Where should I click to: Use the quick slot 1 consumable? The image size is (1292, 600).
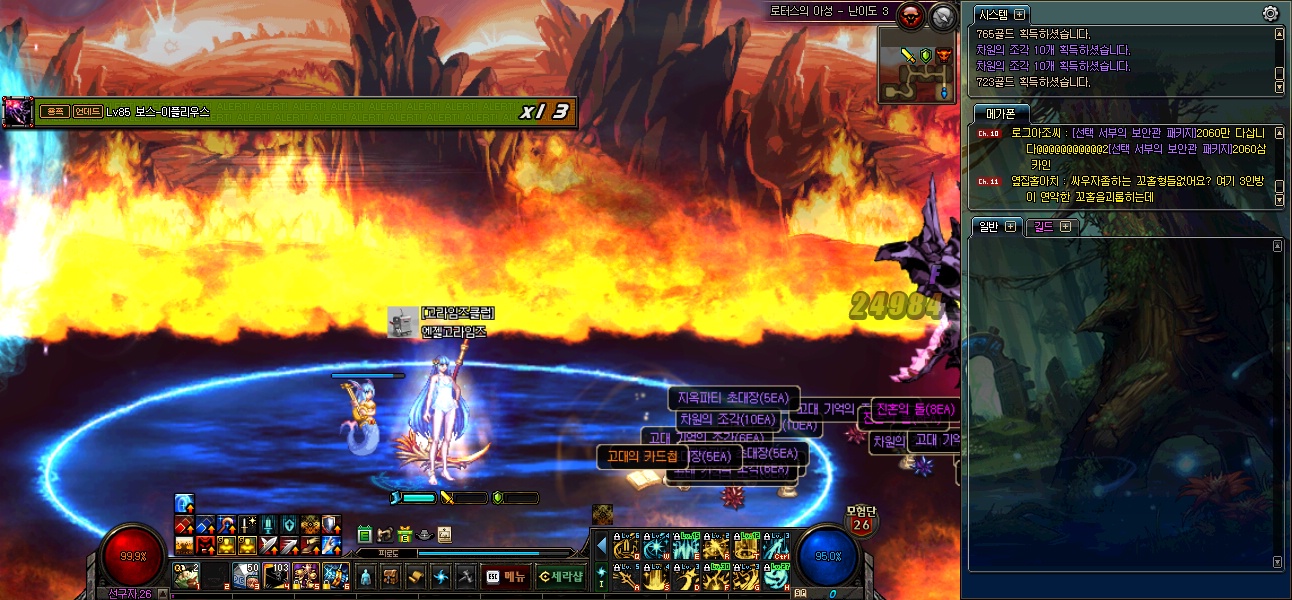(x=186, y=575)
